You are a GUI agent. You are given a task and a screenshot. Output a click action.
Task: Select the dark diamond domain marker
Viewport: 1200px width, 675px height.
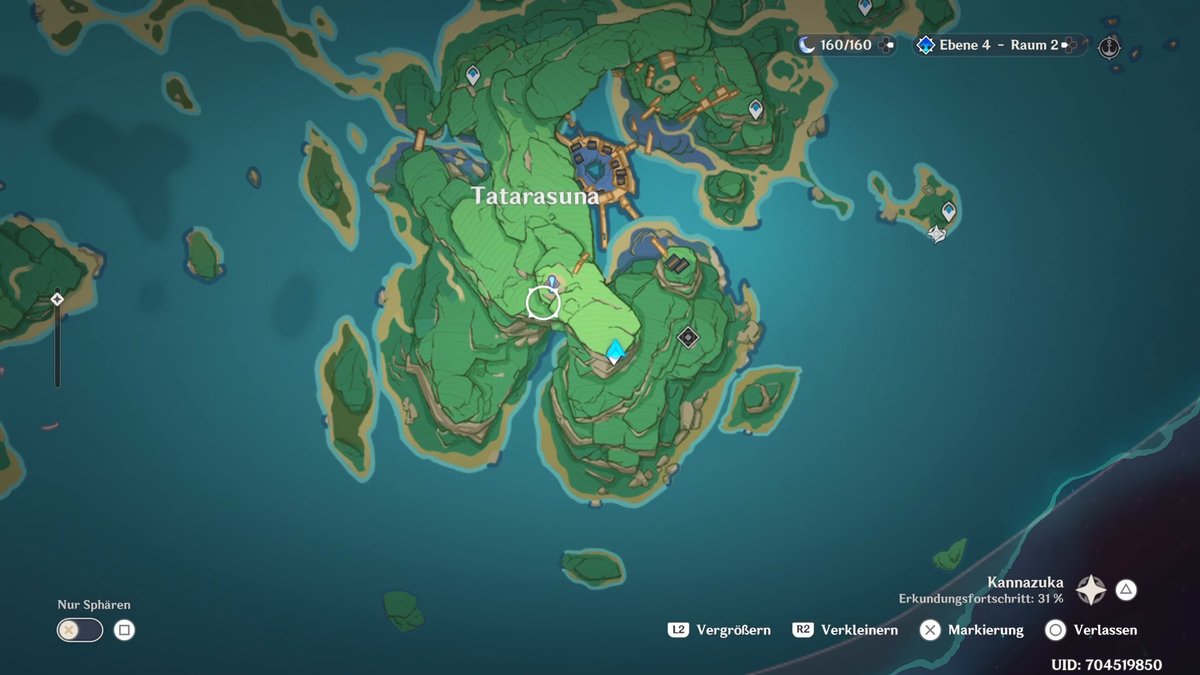[x=687, y=337]
